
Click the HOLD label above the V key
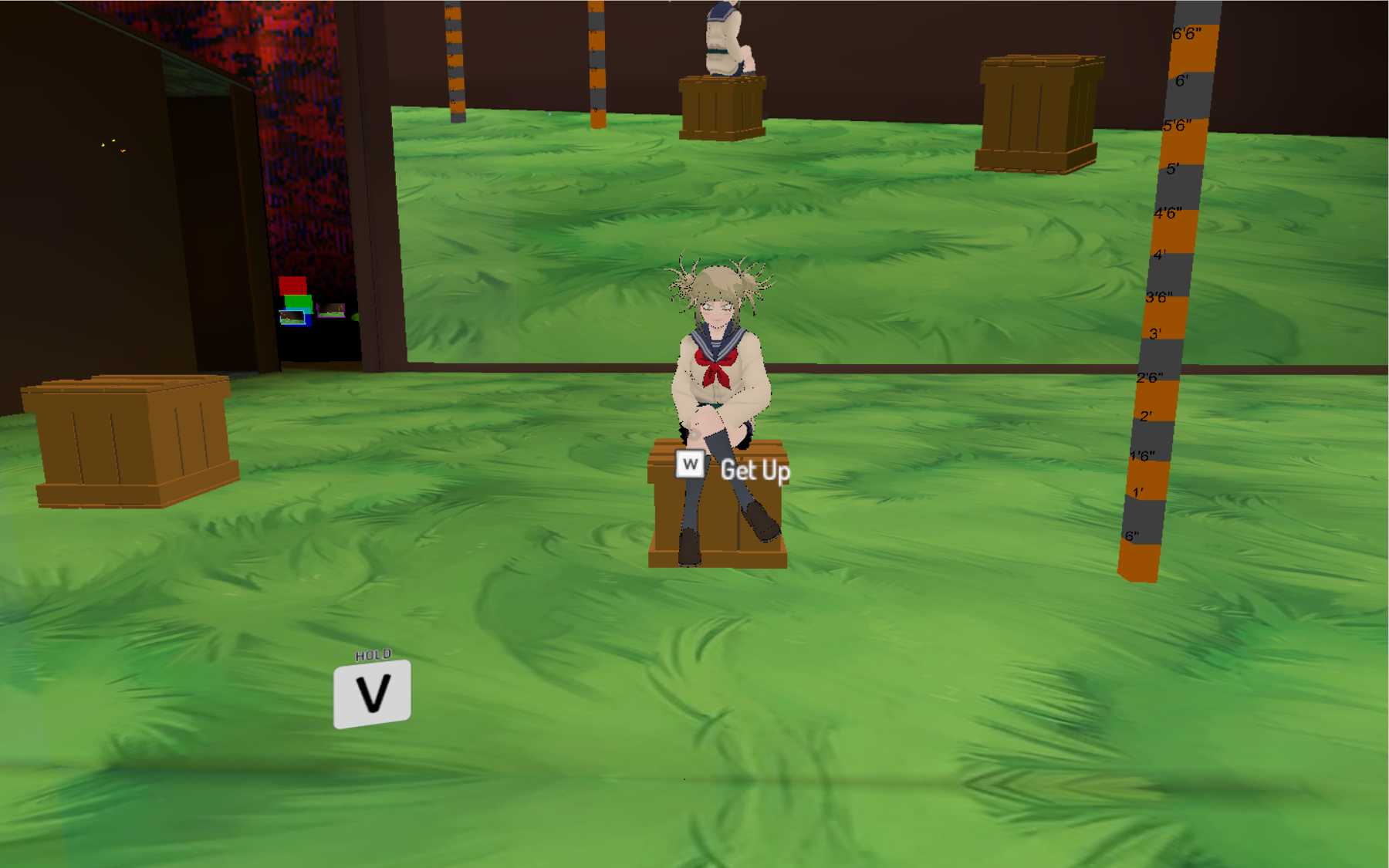pos(372,654)
